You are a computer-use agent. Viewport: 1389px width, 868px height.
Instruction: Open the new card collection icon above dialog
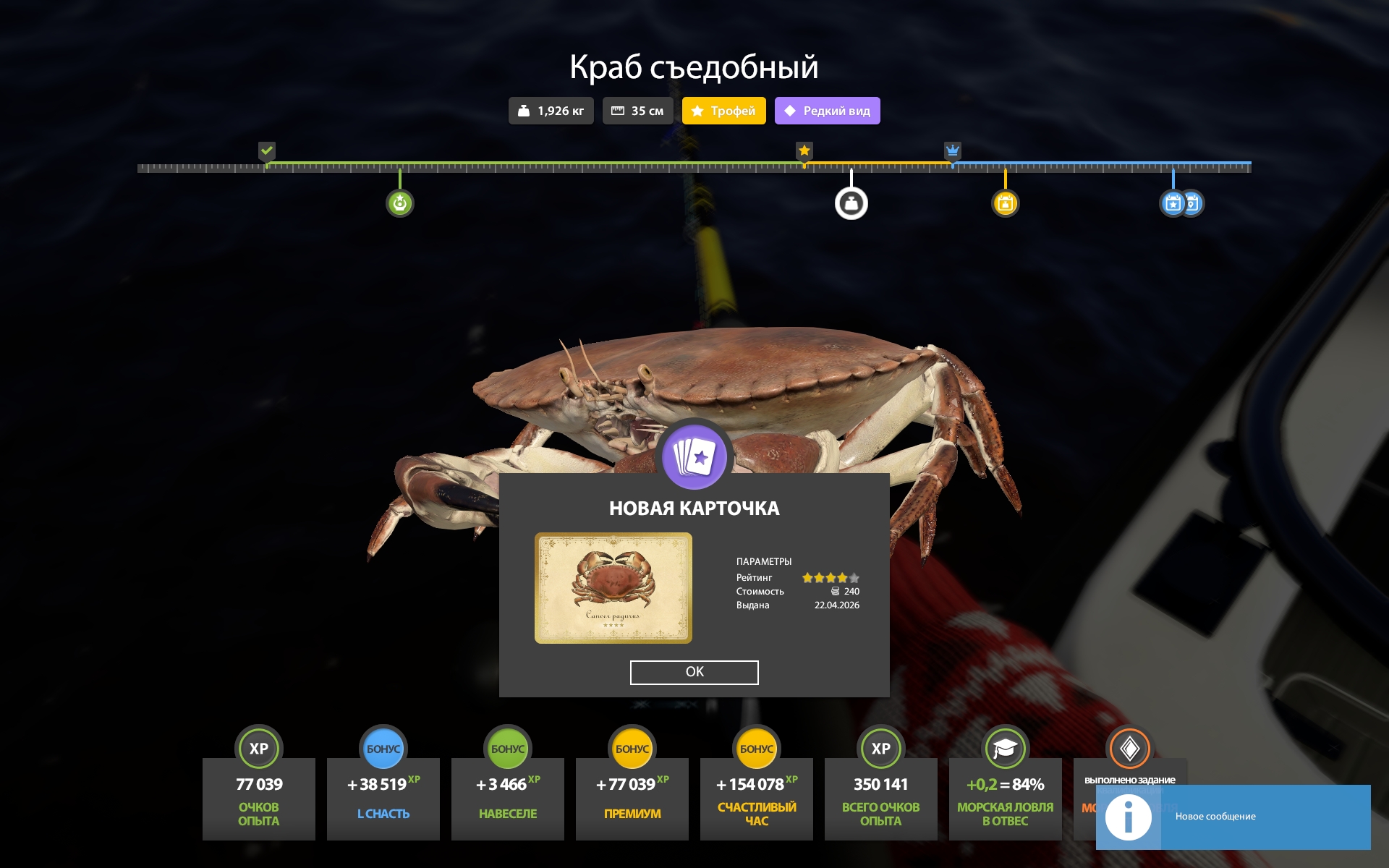tap(694, 455)
